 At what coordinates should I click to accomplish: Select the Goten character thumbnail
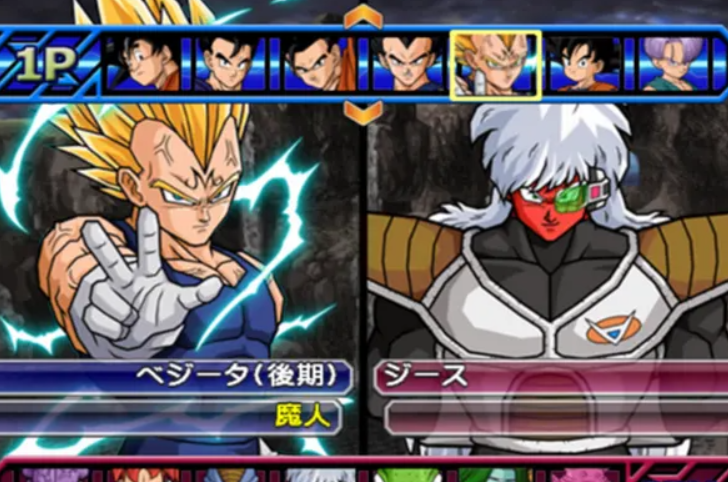click(582, 65)
